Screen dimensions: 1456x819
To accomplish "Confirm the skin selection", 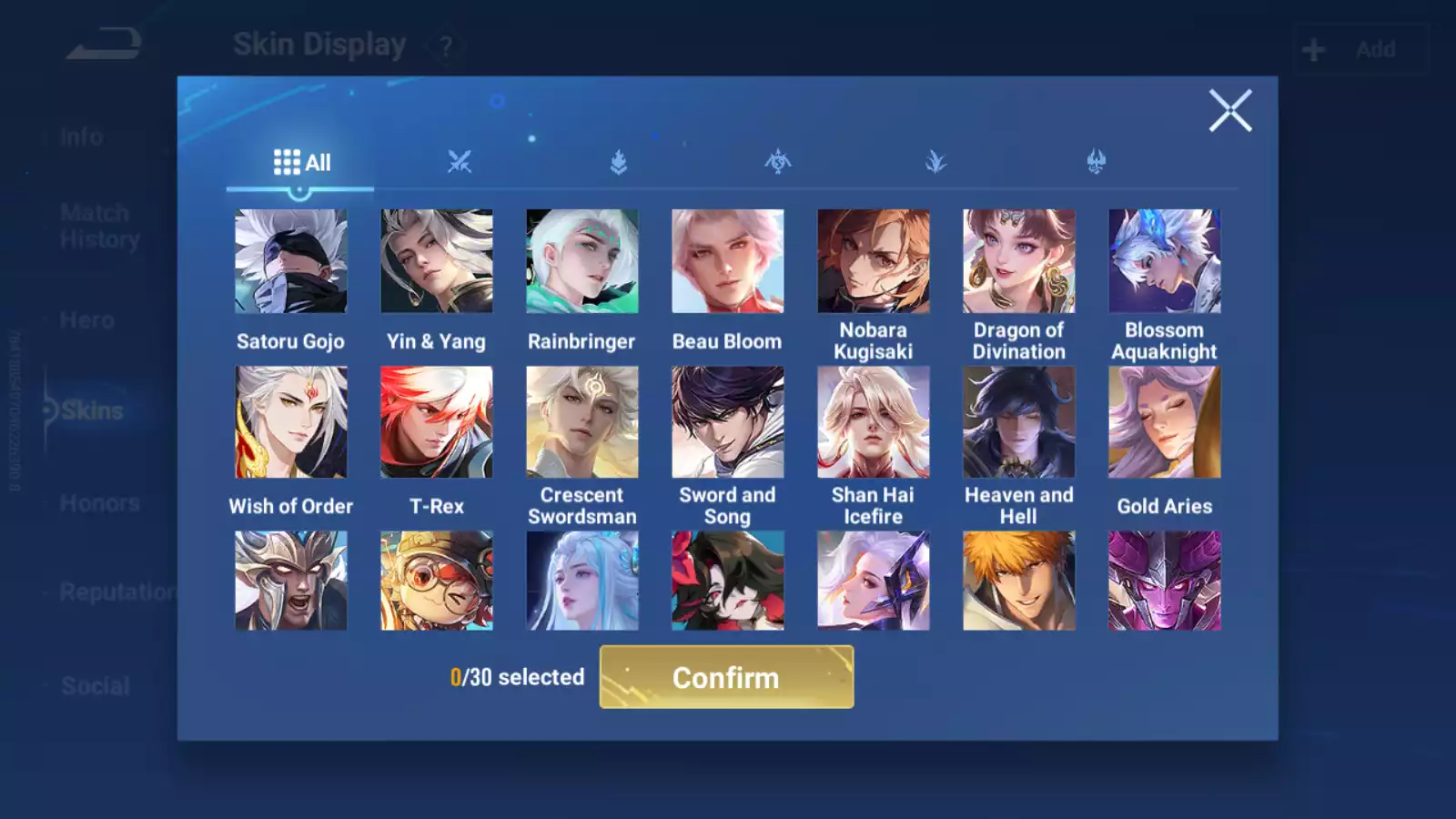I will coord(726,677).
